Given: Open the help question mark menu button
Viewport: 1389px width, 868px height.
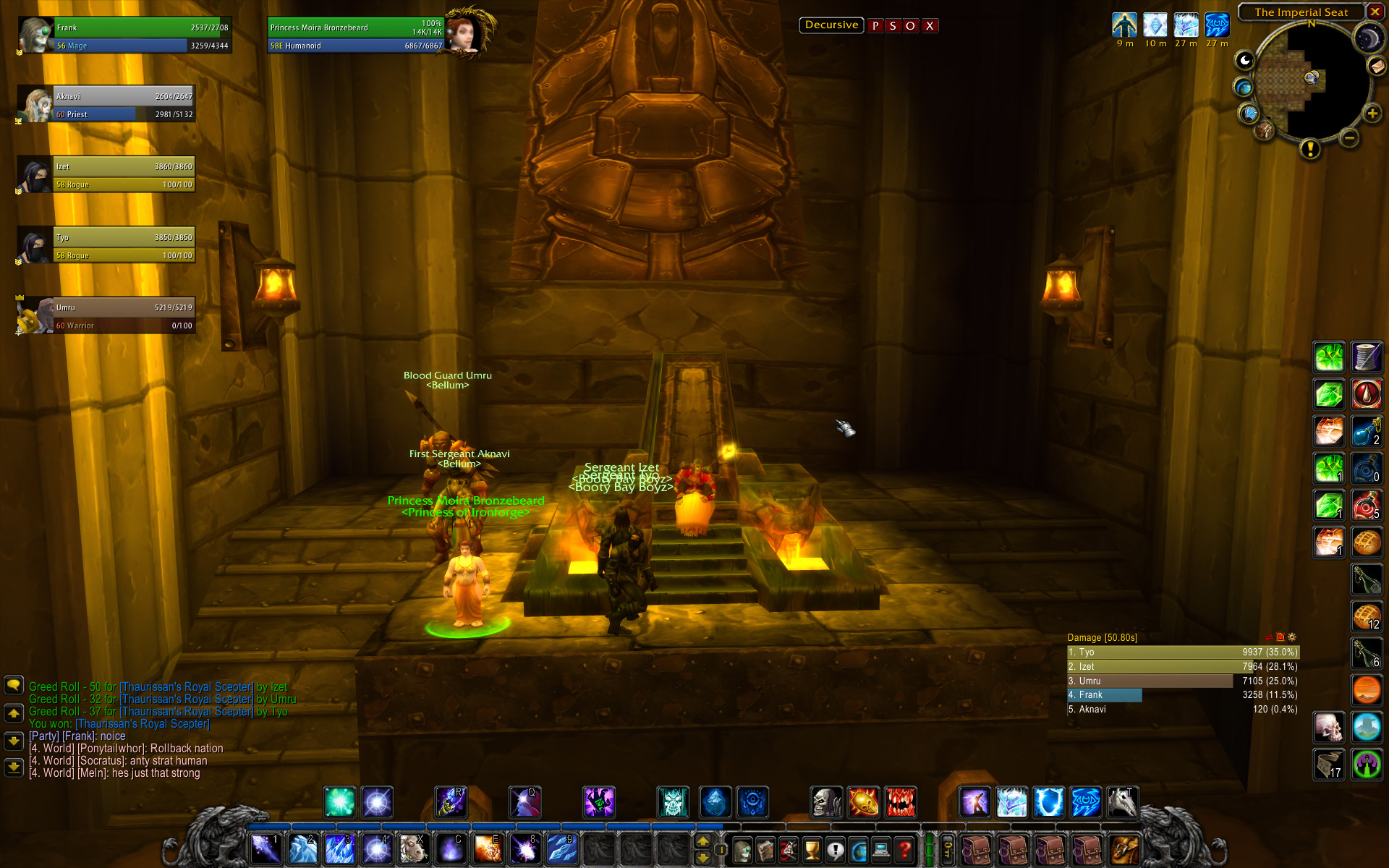Looking at the screenshot, I should (x=904, y=850).
